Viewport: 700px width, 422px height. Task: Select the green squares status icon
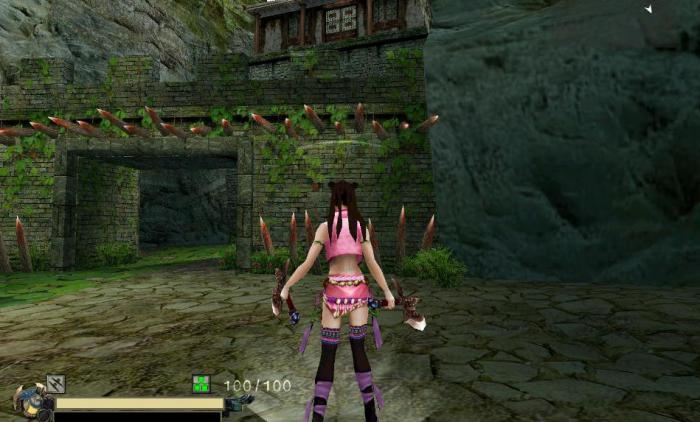[201, 383]
